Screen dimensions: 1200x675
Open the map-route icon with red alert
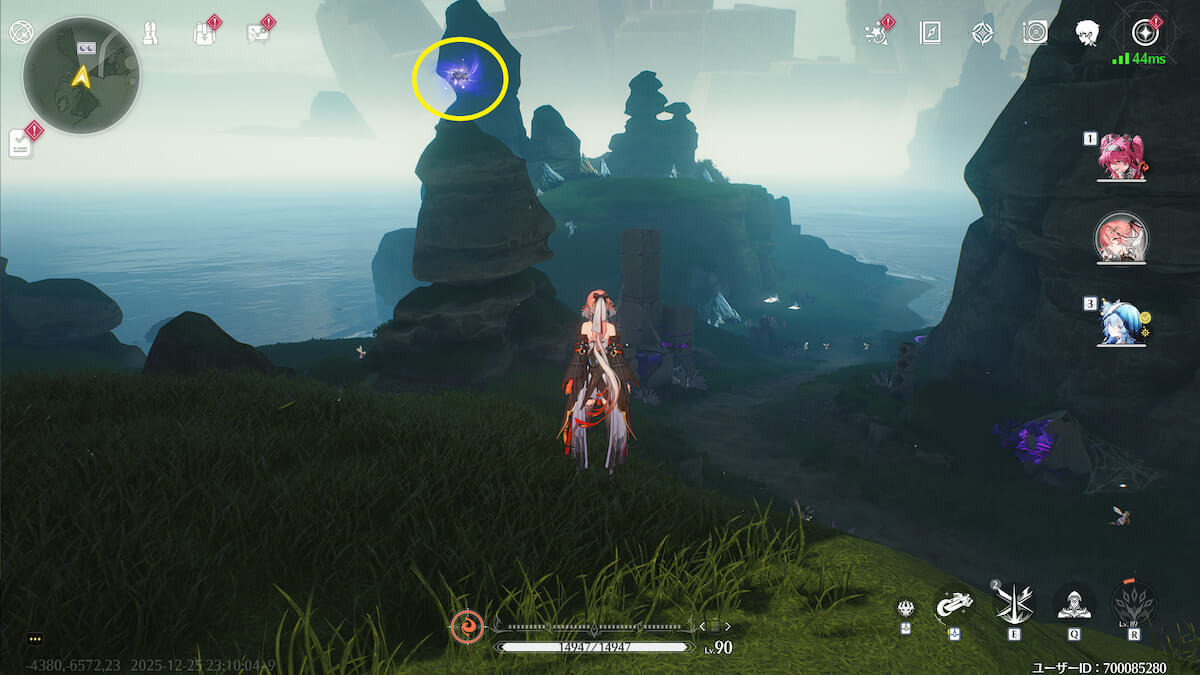(x=257, y=33)
